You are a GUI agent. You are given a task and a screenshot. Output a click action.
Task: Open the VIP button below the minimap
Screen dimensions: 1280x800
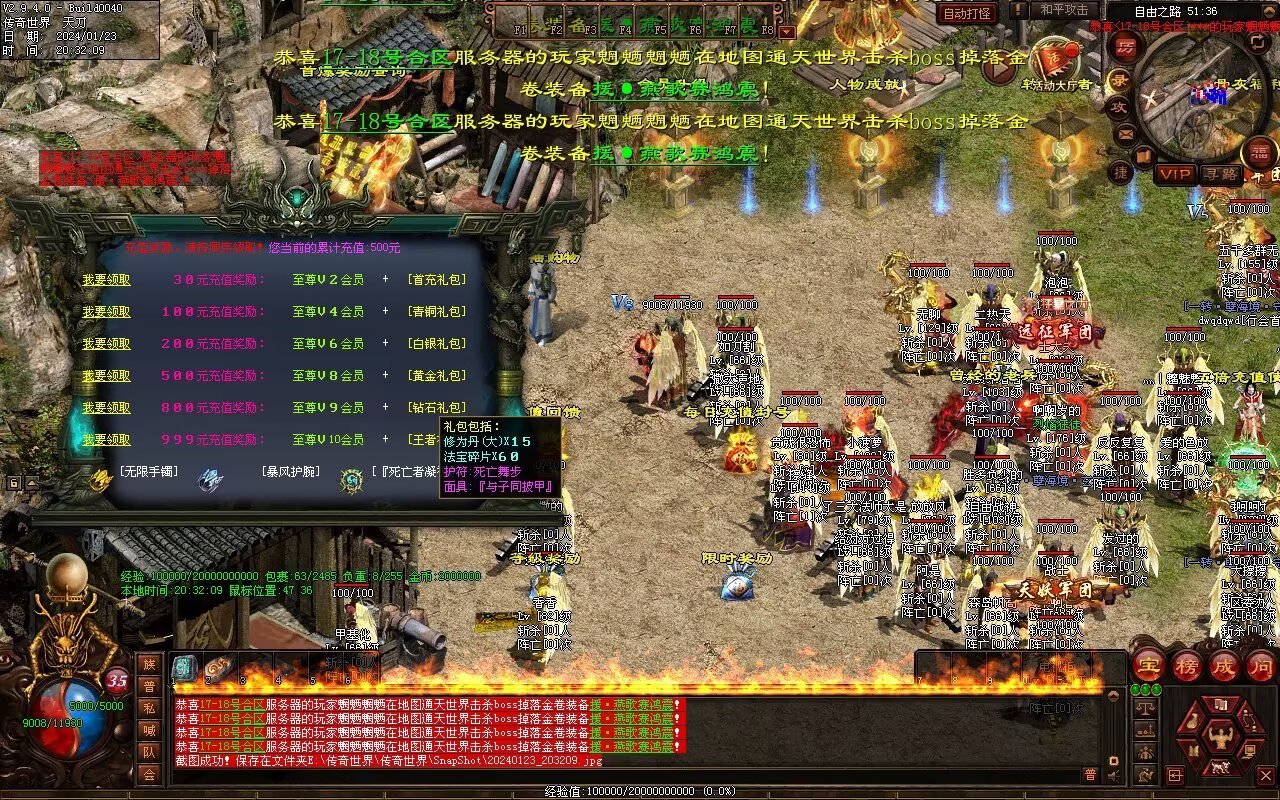1175,174
